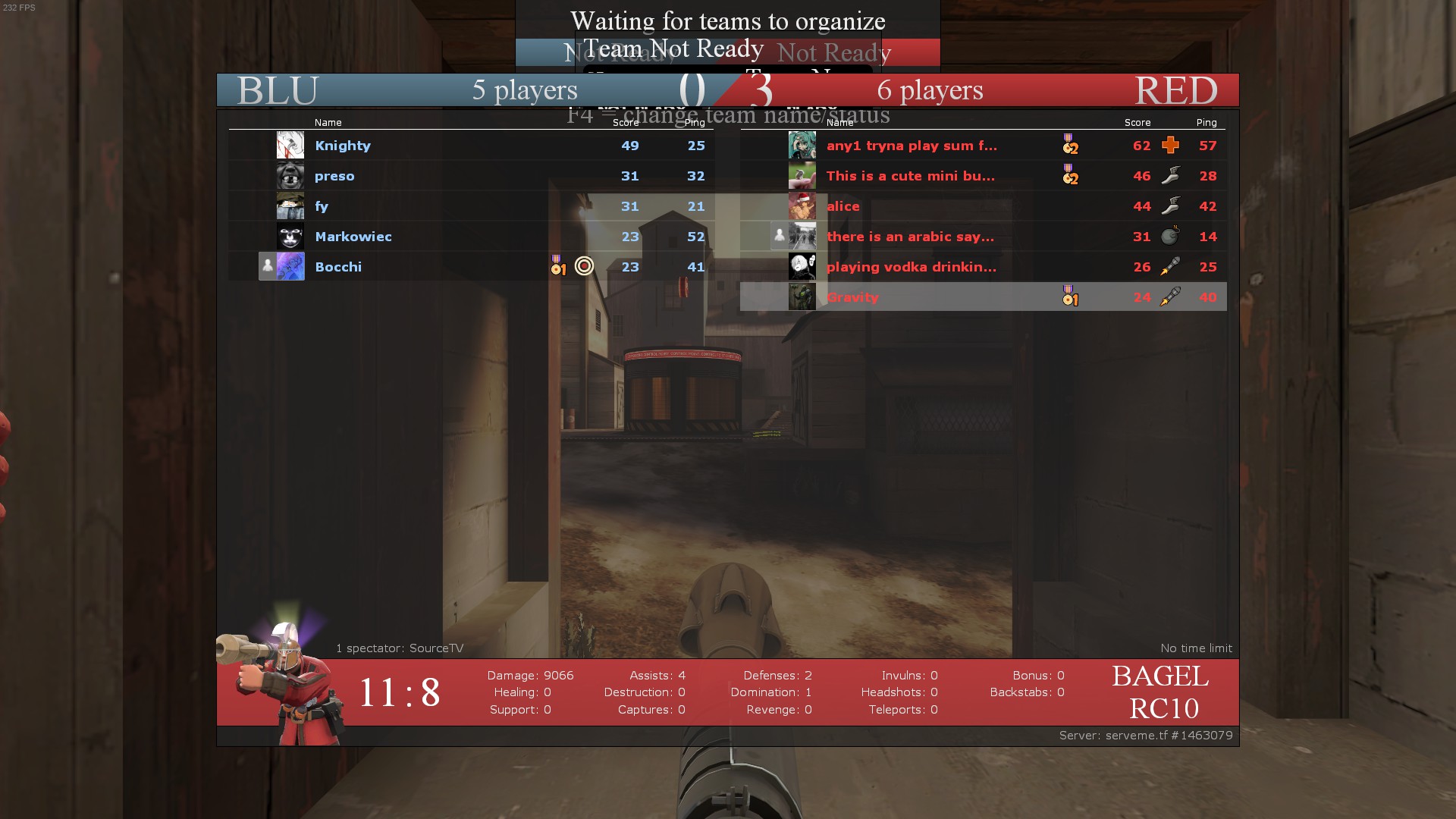Click Gravity's avatar thumbnail
The height and width of the screenshot is (819, 1456).
click(x=802, y=297)
